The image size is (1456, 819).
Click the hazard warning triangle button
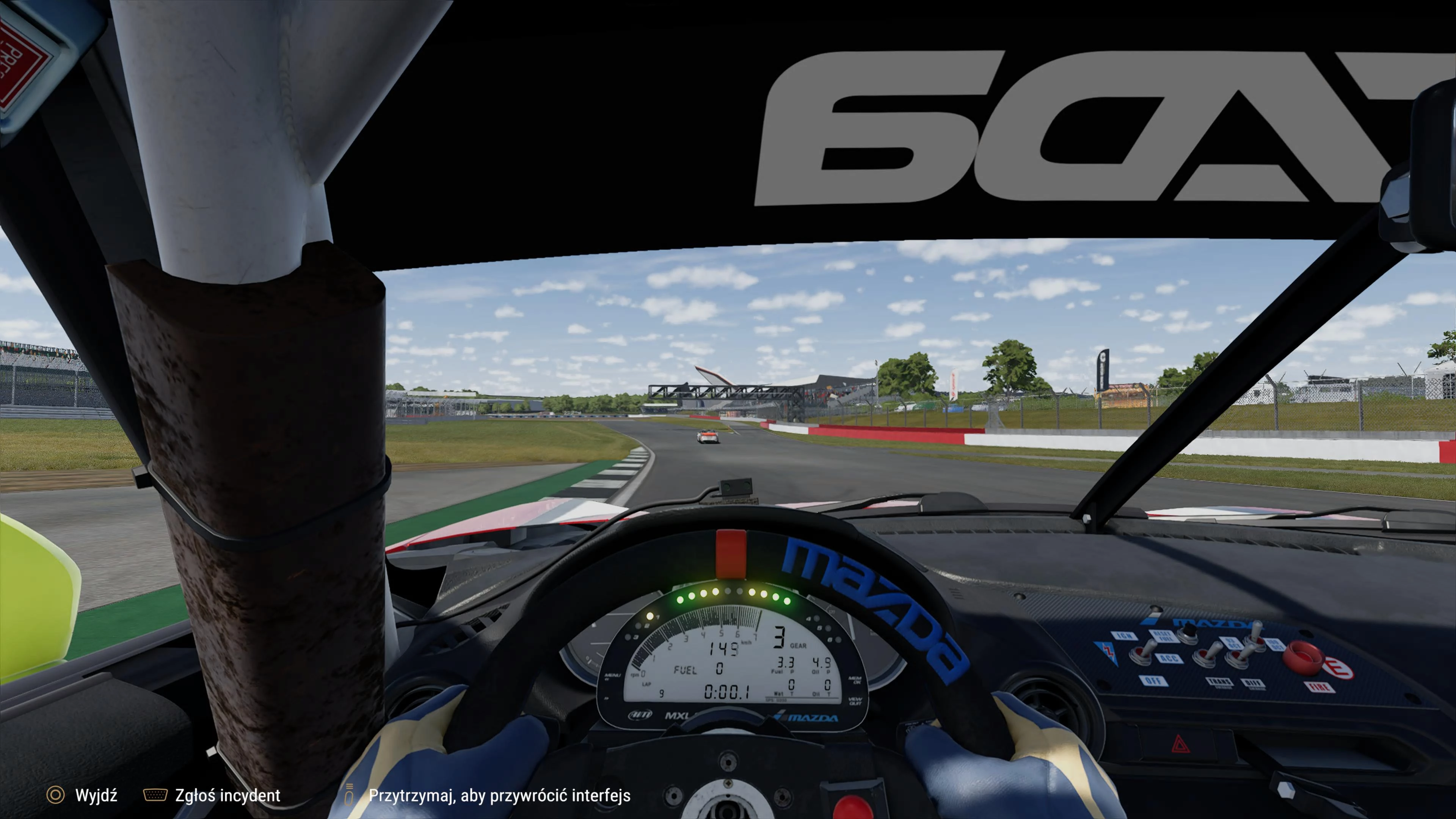(1181, 744)
